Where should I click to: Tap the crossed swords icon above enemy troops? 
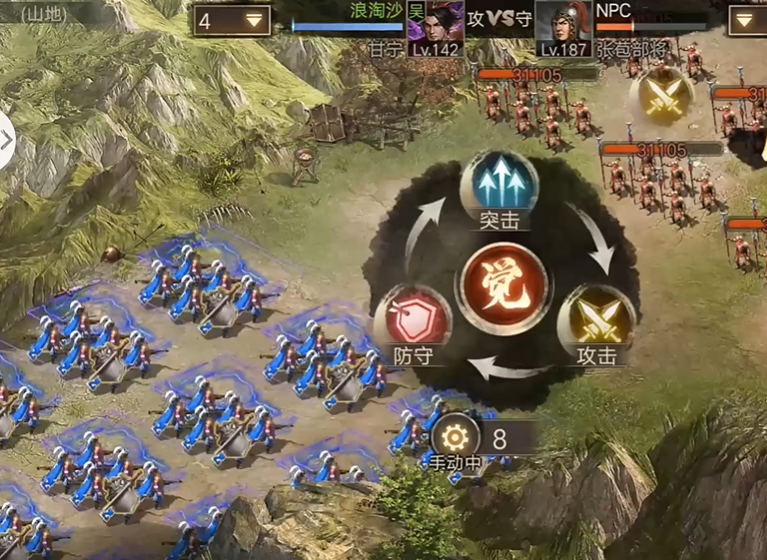point(662,96)
